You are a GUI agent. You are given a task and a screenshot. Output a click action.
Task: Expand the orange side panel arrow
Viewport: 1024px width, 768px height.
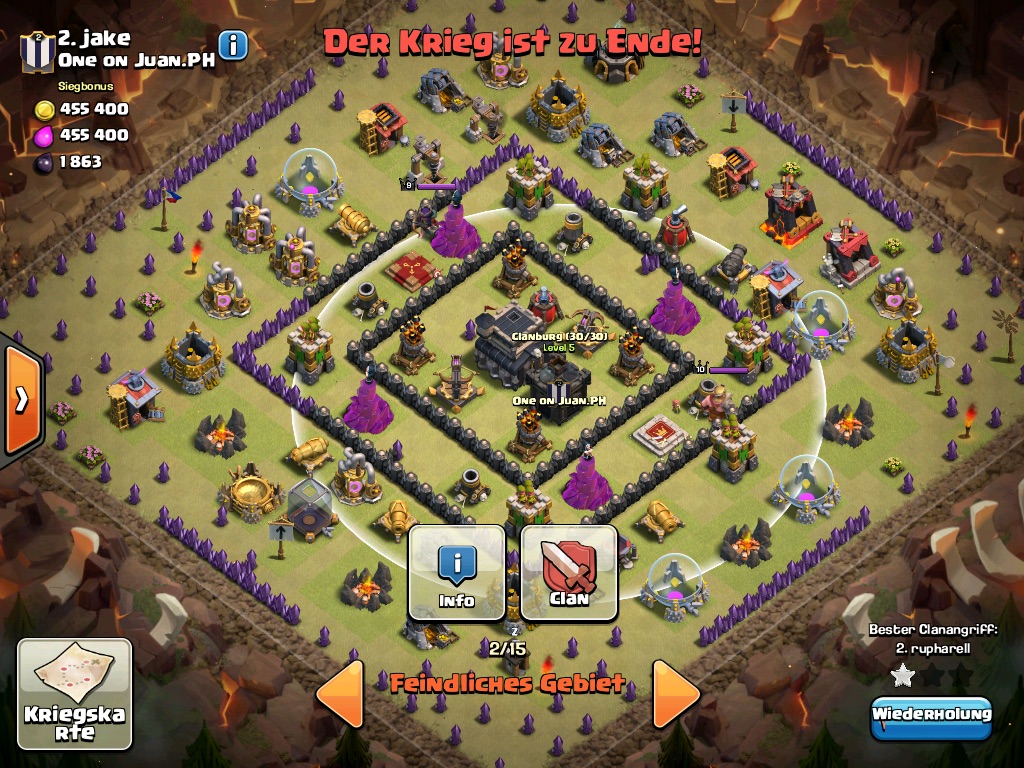coord(21,399)
